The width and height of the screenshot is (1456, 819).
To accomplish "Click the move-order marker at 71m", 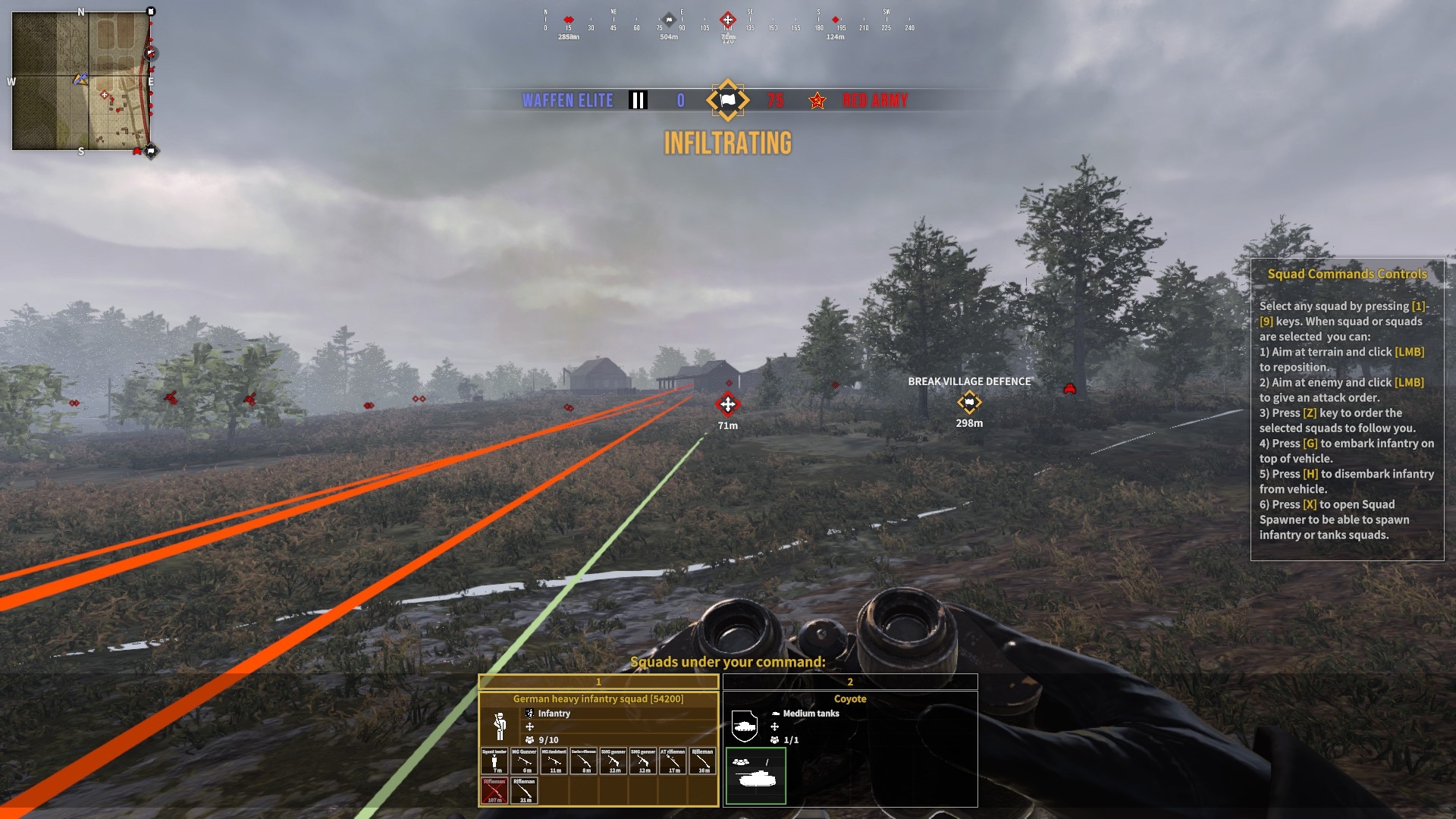I will pos(727,404).
